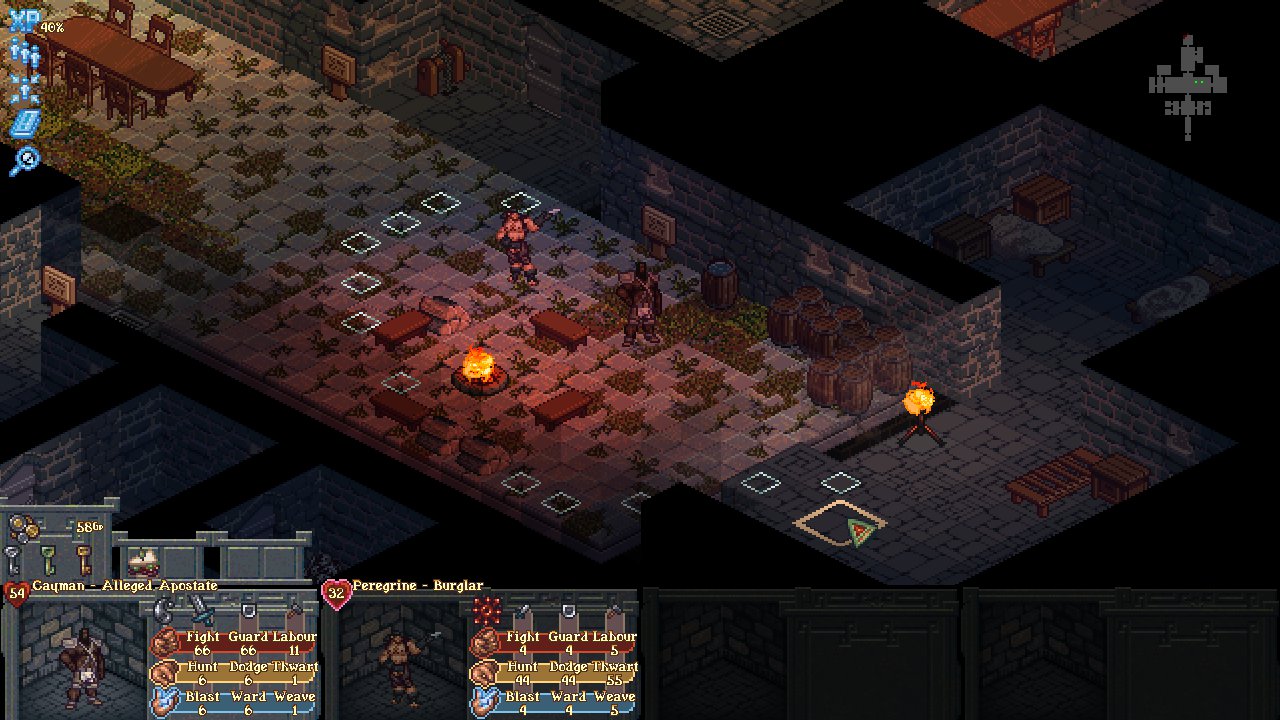Click the XP icon
The height and width of the screenshot is (720, 1280).
tap(24, 22)
